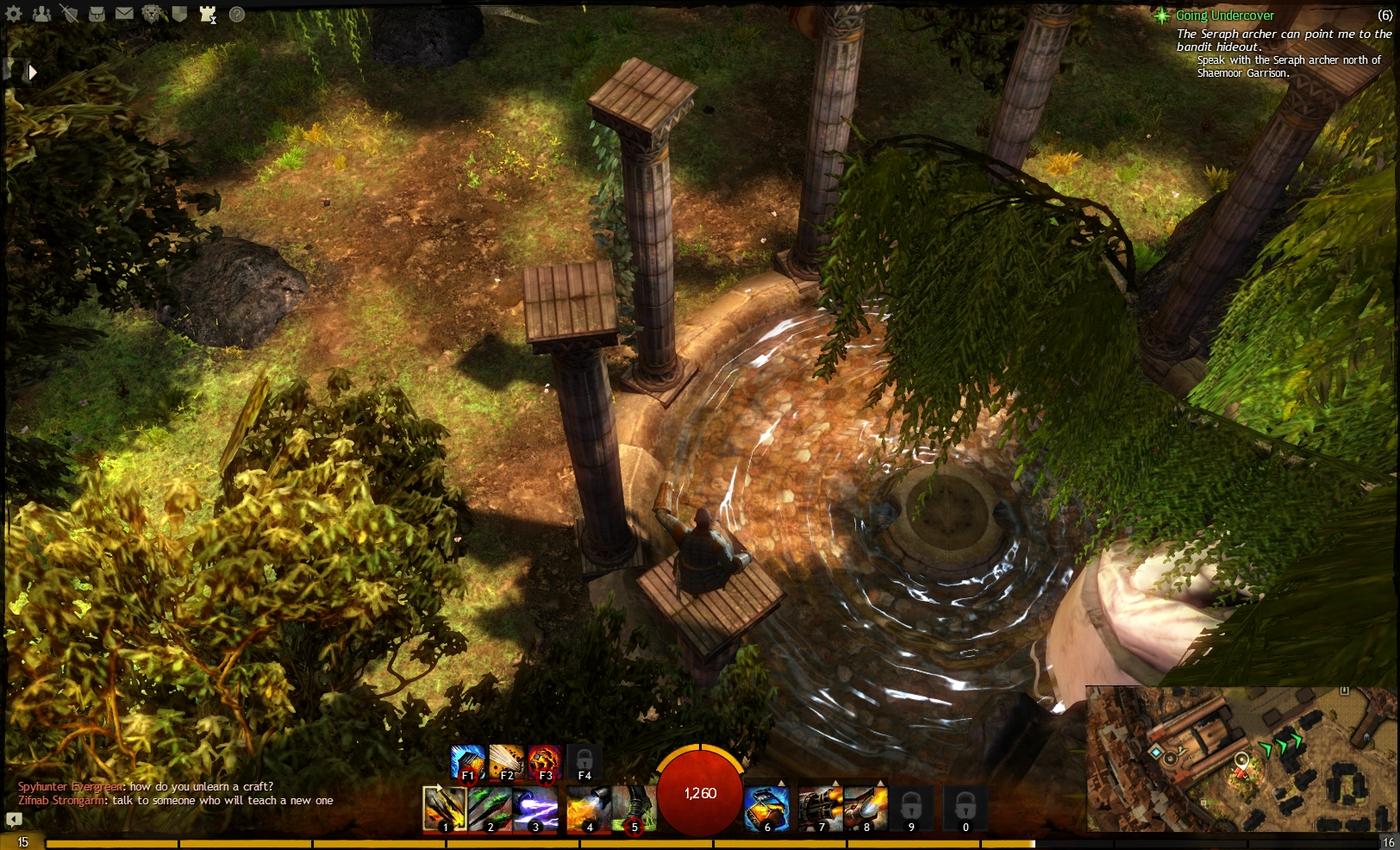Viewport: 1400px width, 850px height.
Task: Open the Black Lion Trading Company lion icon
Action: click(x=153, y=15)
